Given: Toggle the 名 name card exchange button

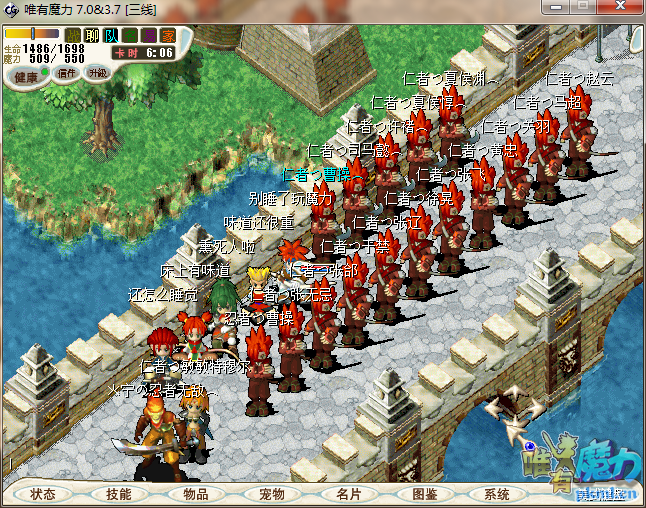Looking at the screenshot, I should 130,35.
